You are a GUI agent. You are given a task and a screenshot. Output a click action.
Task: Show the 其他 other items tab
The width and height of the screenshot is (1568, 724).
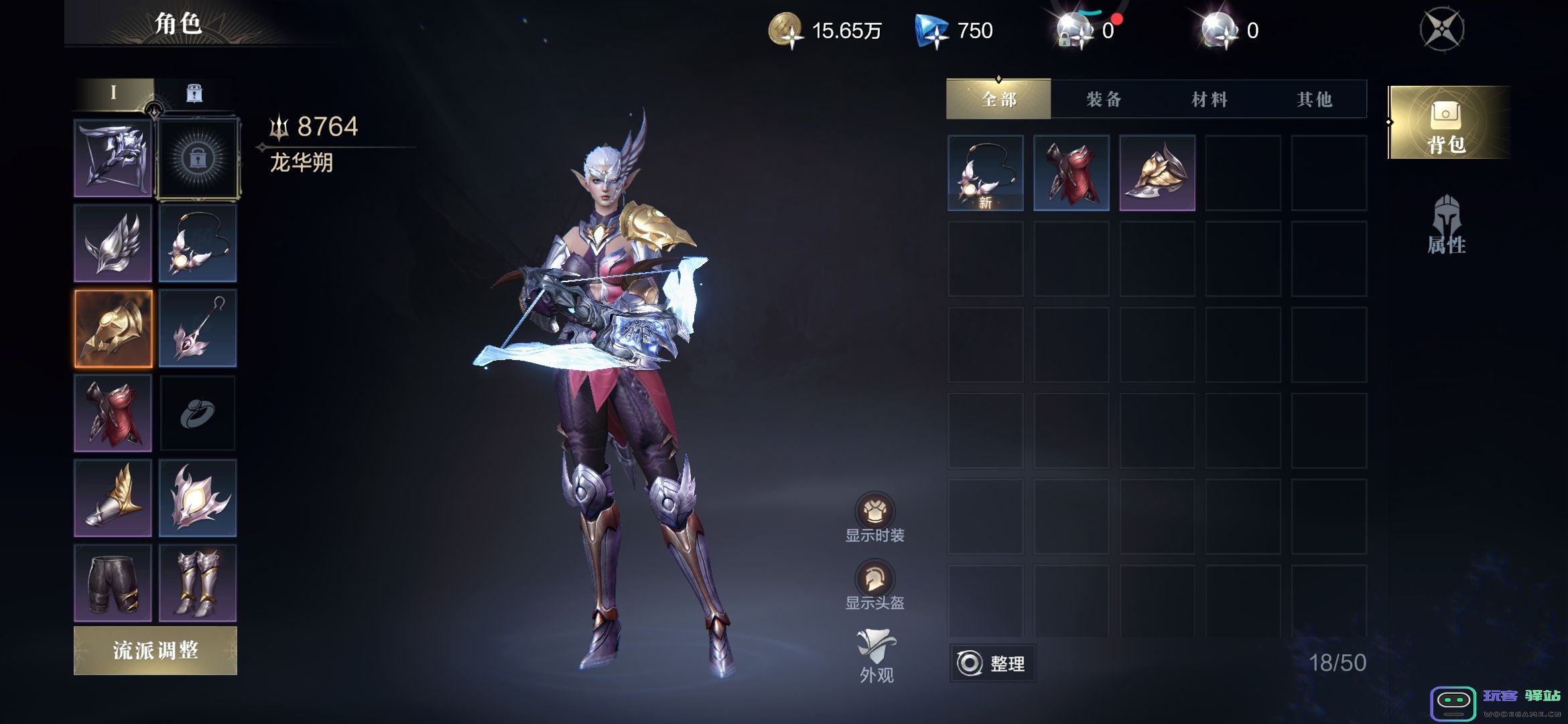pyautogui.click(x=1314, y=99)
